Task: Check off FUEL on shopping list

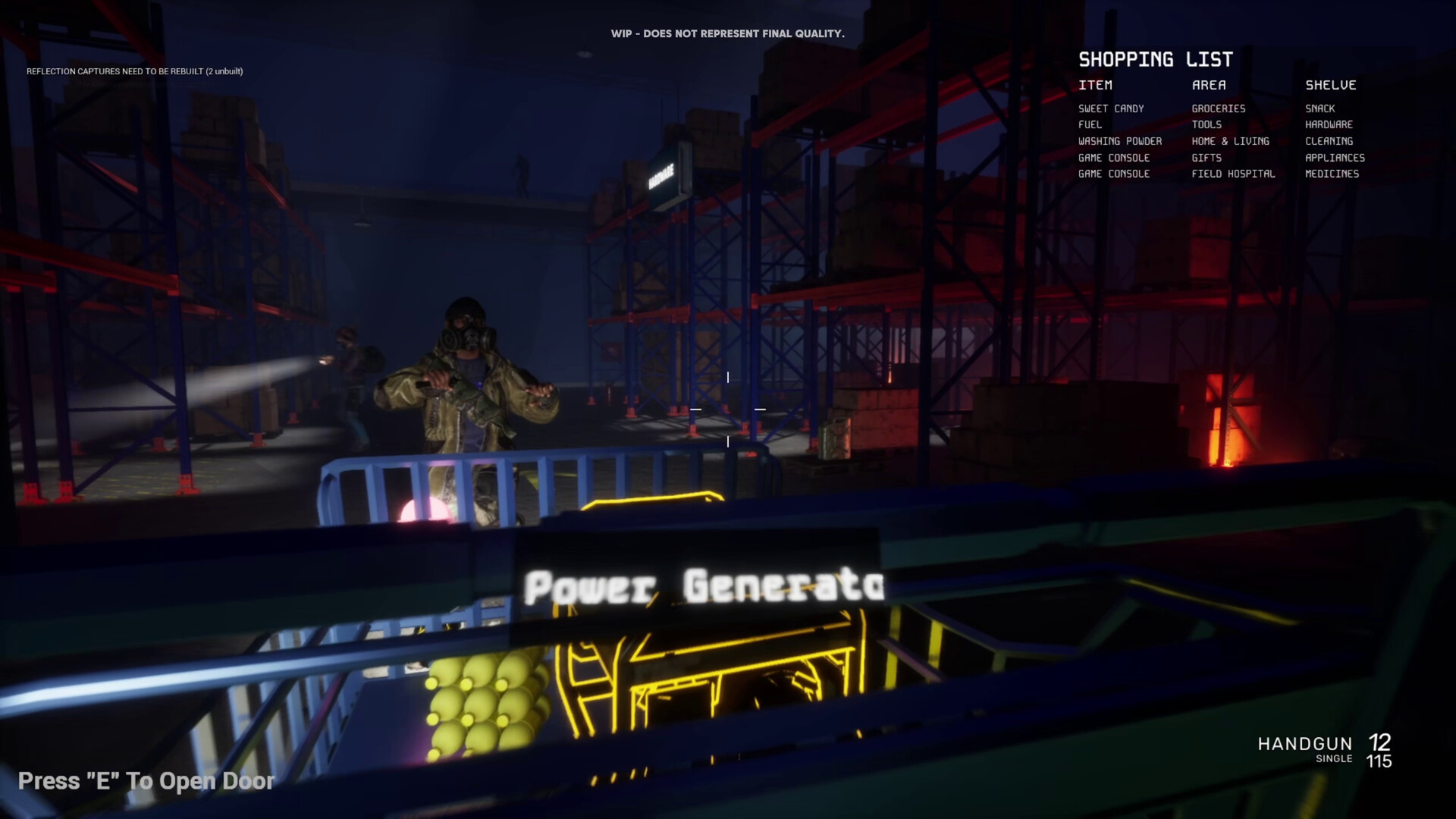Action: (x=1089, y=124)
